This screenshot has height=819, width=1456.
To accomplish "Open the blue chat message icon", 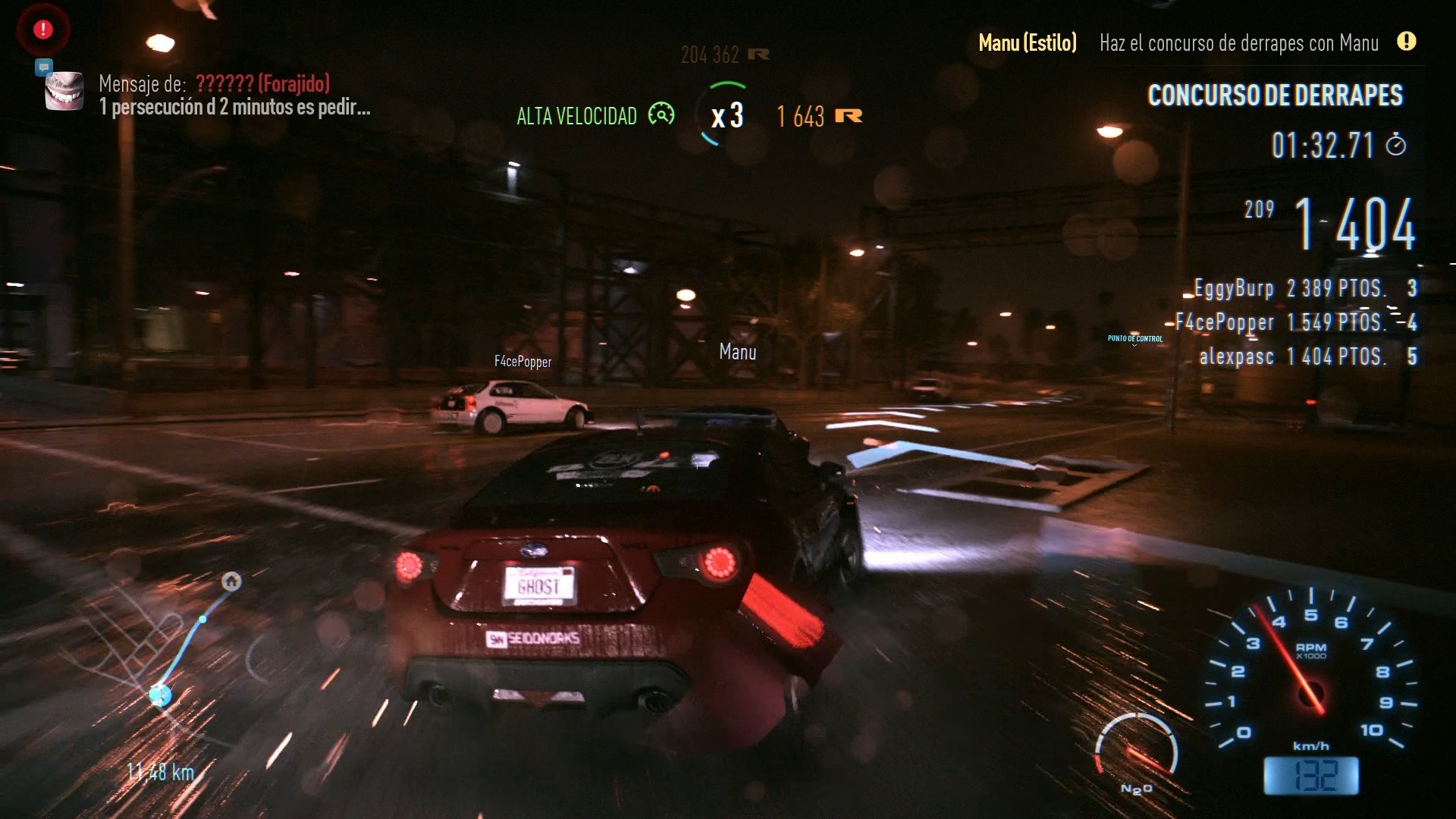I will point(44,67).
